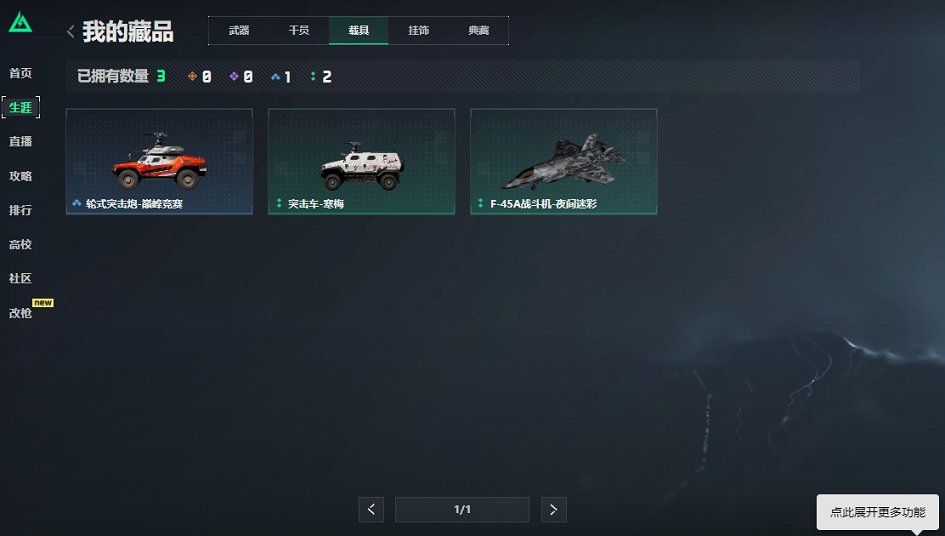The height and width of the screenshot is (536, 945).
Task: Open the 改枪 section marked new
Action: coord(20,313)
